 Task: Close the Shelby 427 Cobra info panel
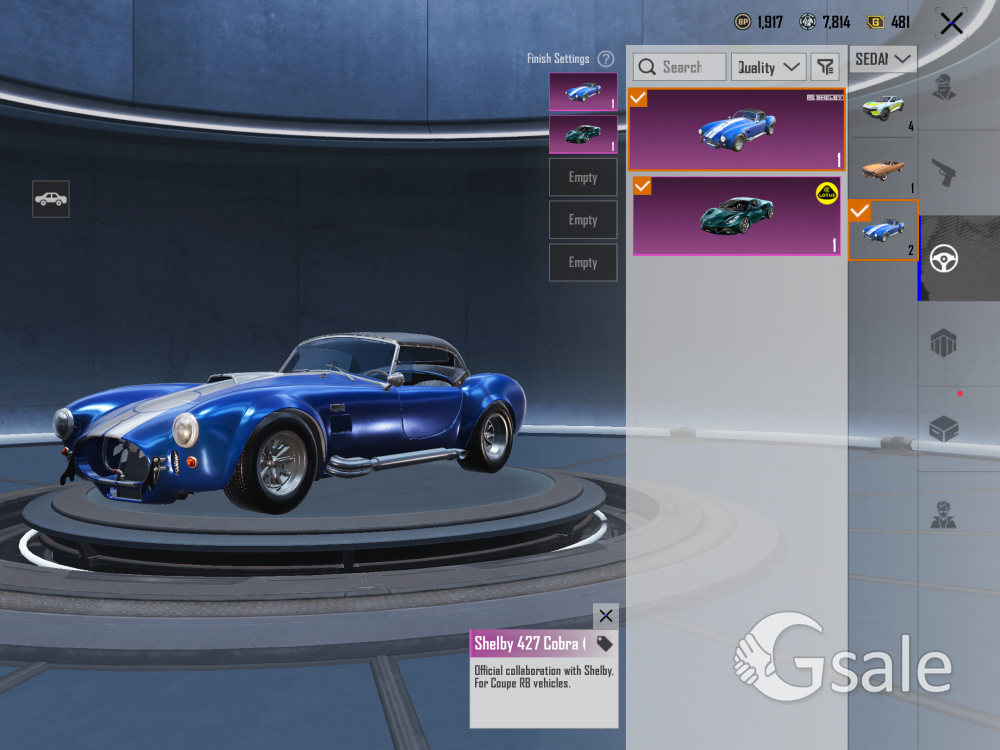605,616
